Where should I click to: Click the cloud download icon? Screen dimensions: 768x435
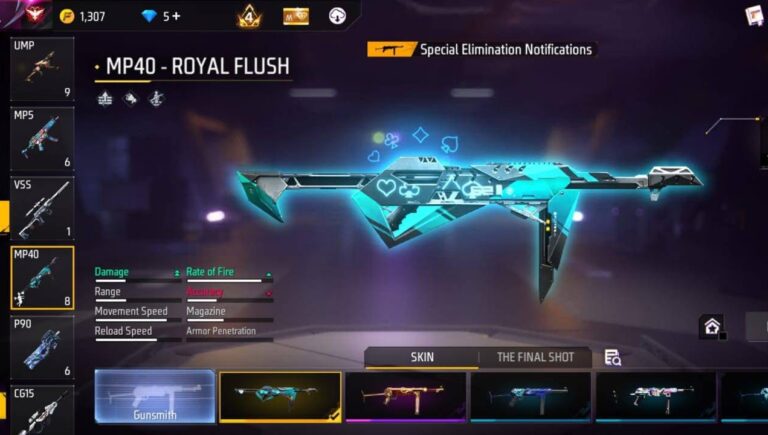[338, 16]
